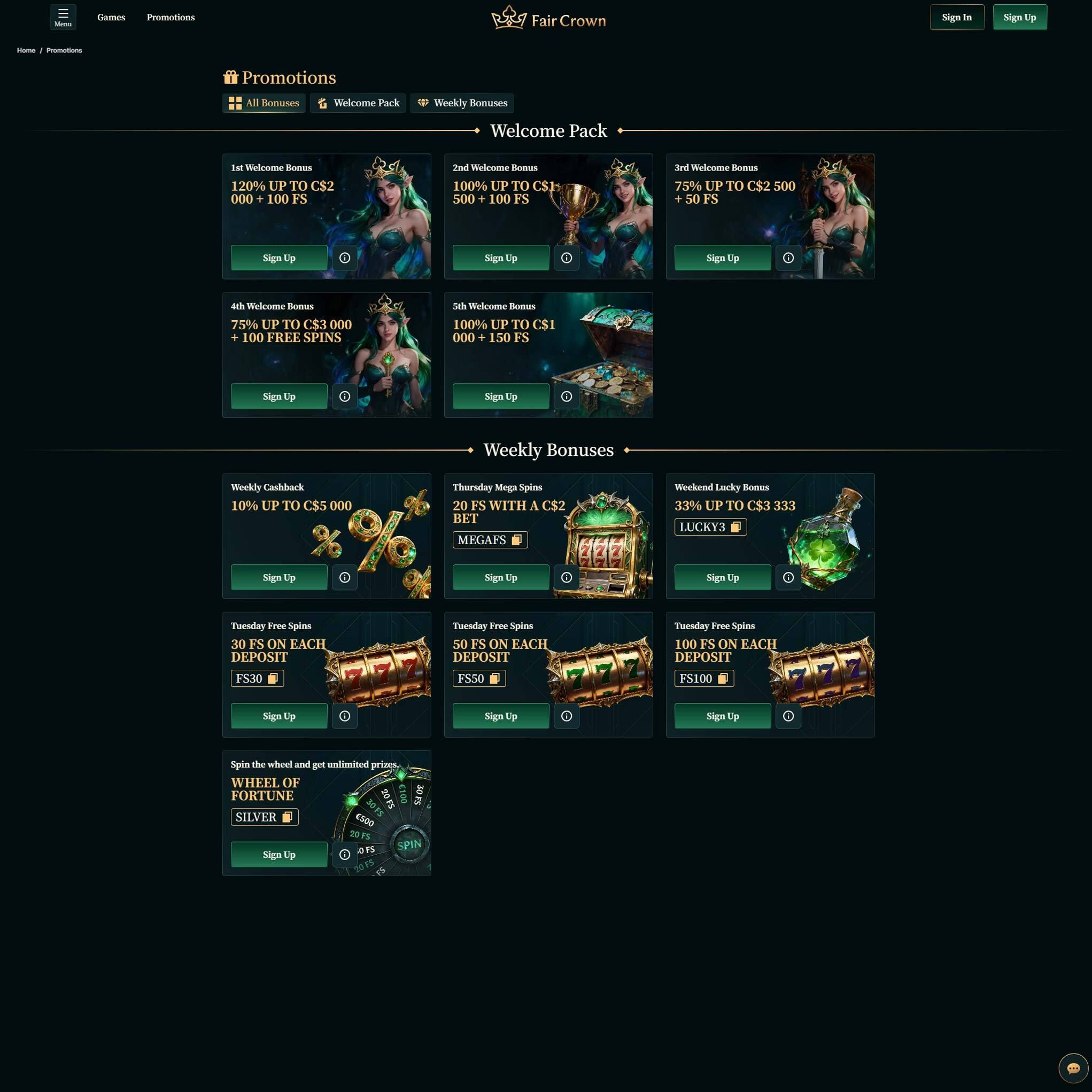Select the All Bonuses tab
1092x1092 pixels.
264,103
